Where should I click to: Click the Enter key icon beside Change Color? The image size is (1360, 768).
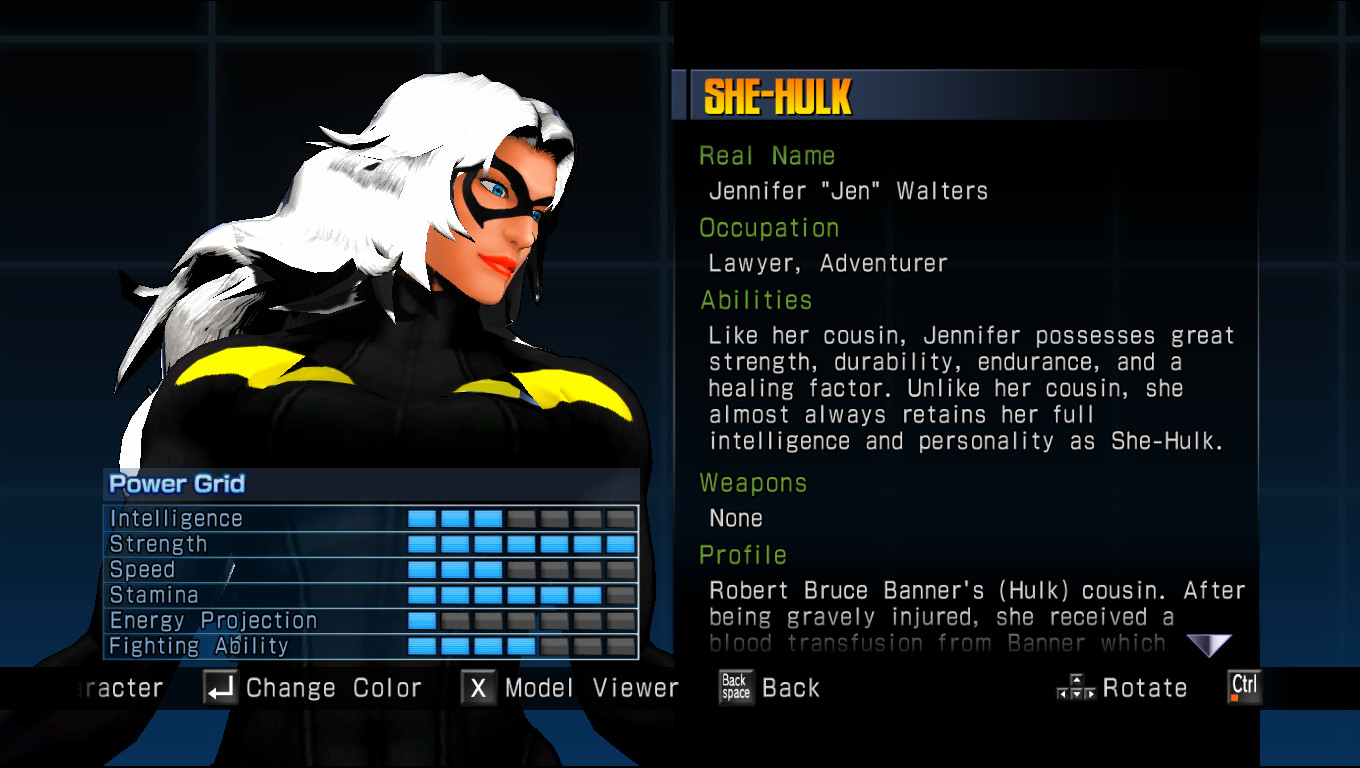tap(221, 687)
